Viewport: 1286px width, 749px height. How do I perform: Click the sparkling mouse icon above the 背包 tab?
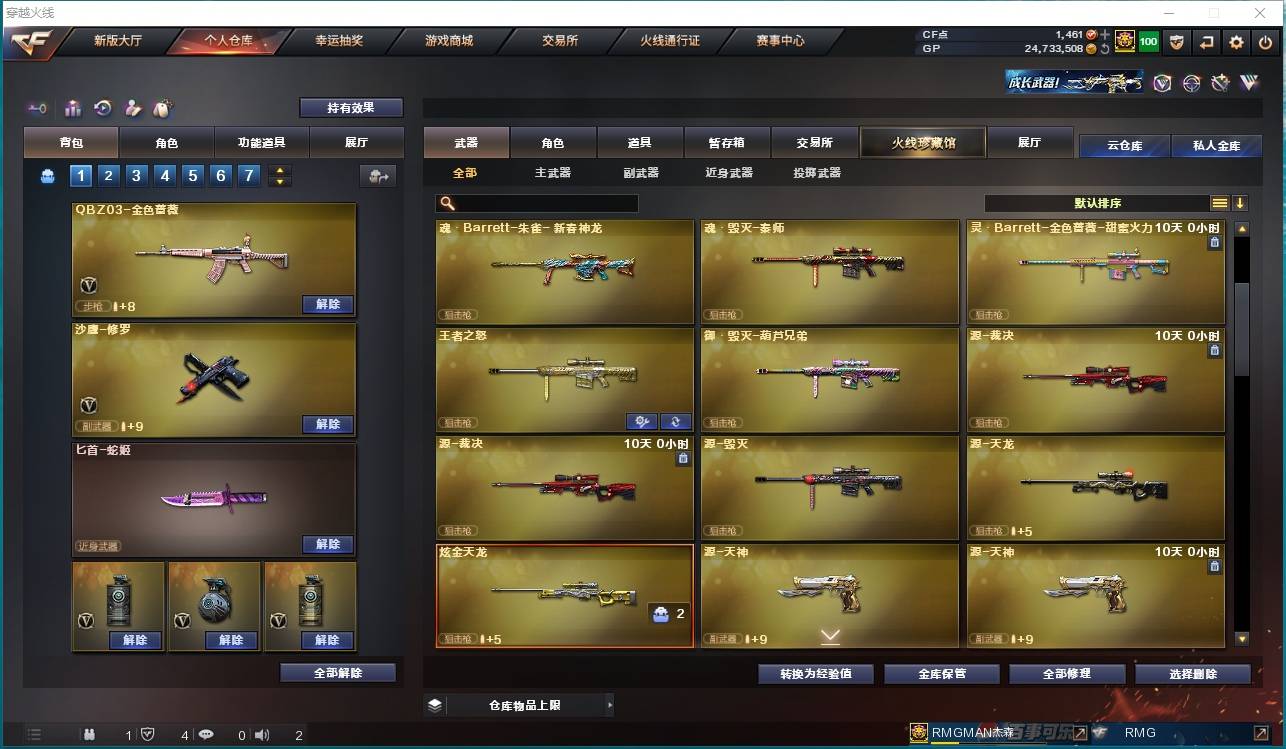162,106
